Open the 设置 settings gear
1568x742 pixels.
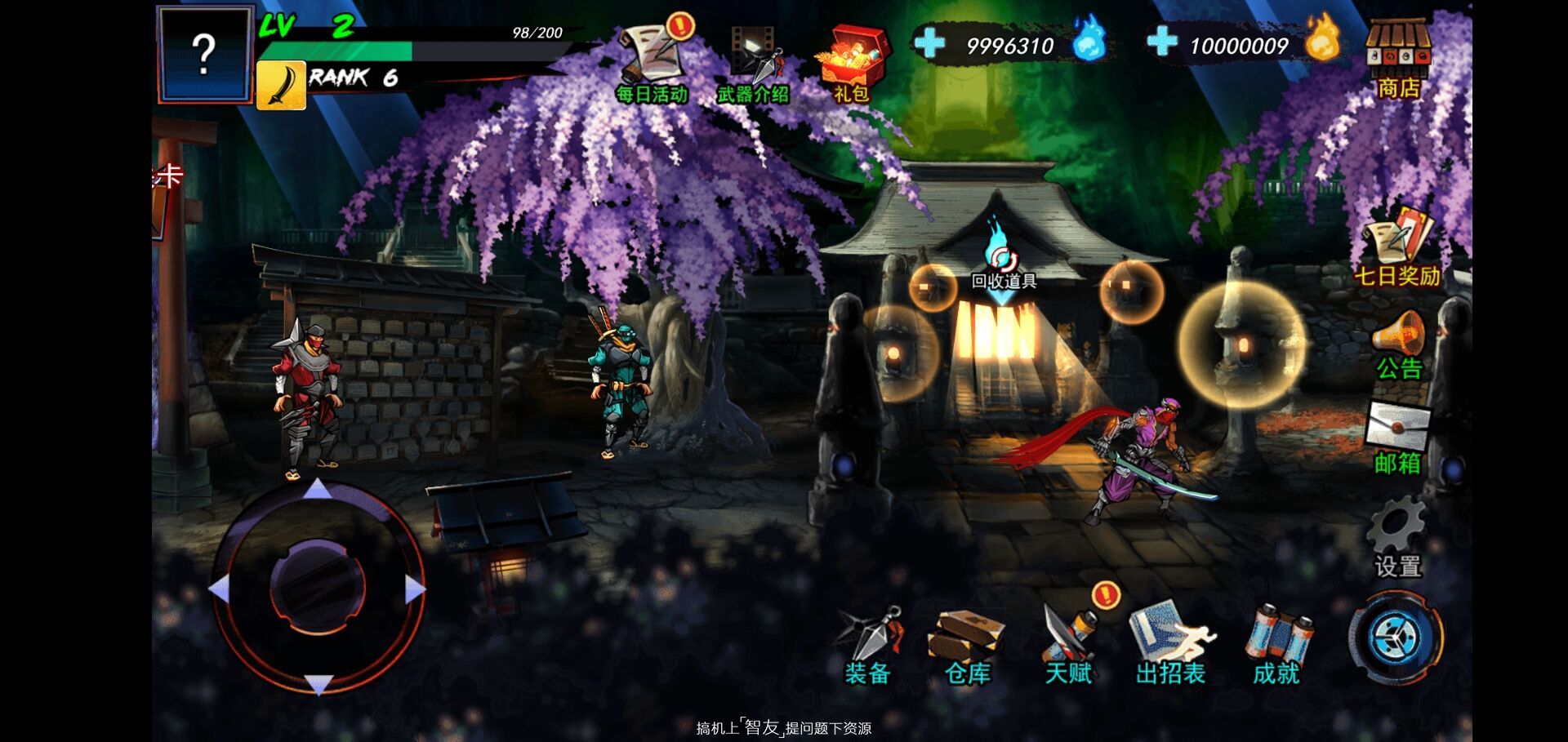click(1397, 537)
